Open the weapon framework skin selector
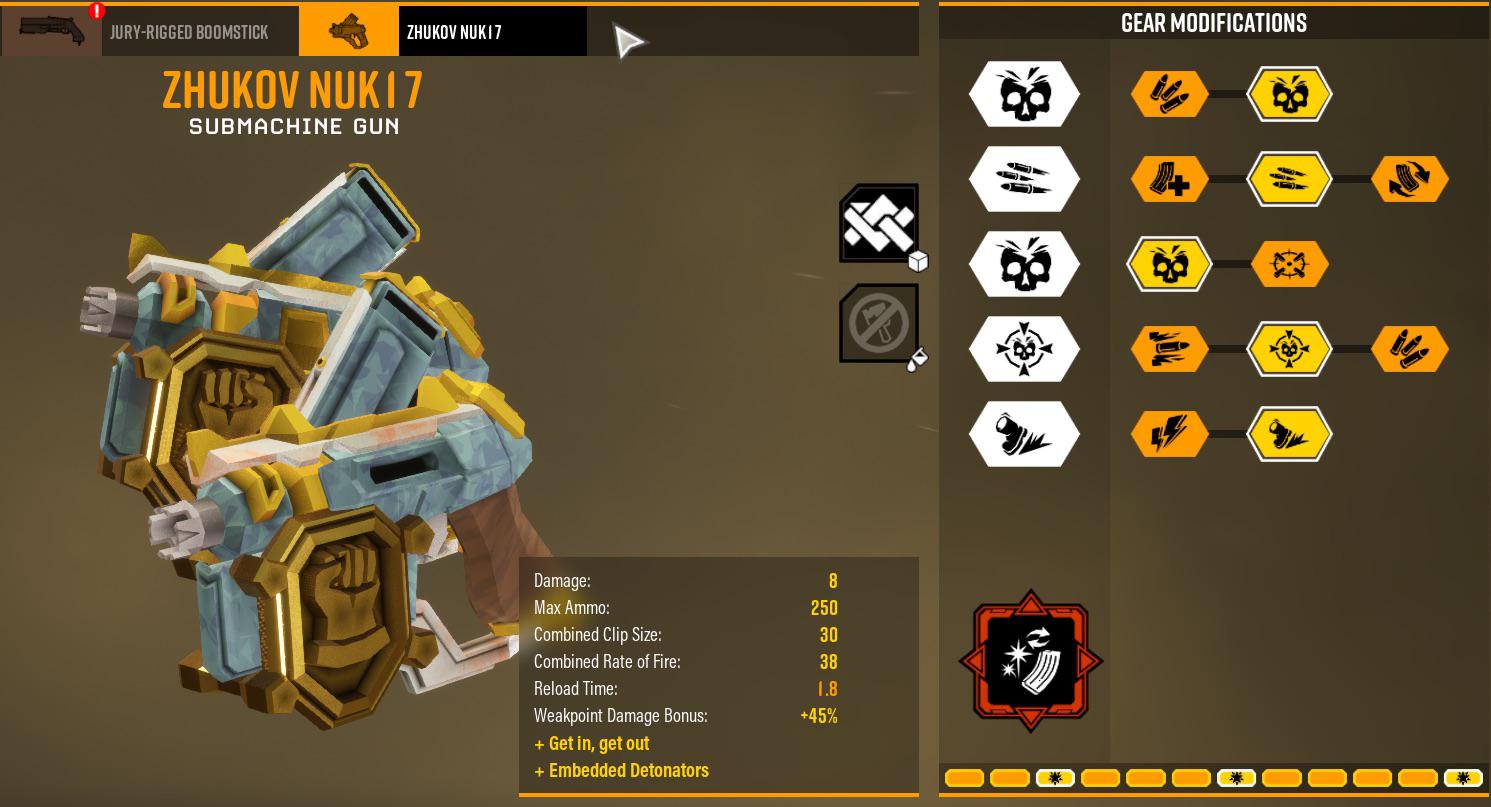This screenshot has width=1491, height=807. point(879,223)
